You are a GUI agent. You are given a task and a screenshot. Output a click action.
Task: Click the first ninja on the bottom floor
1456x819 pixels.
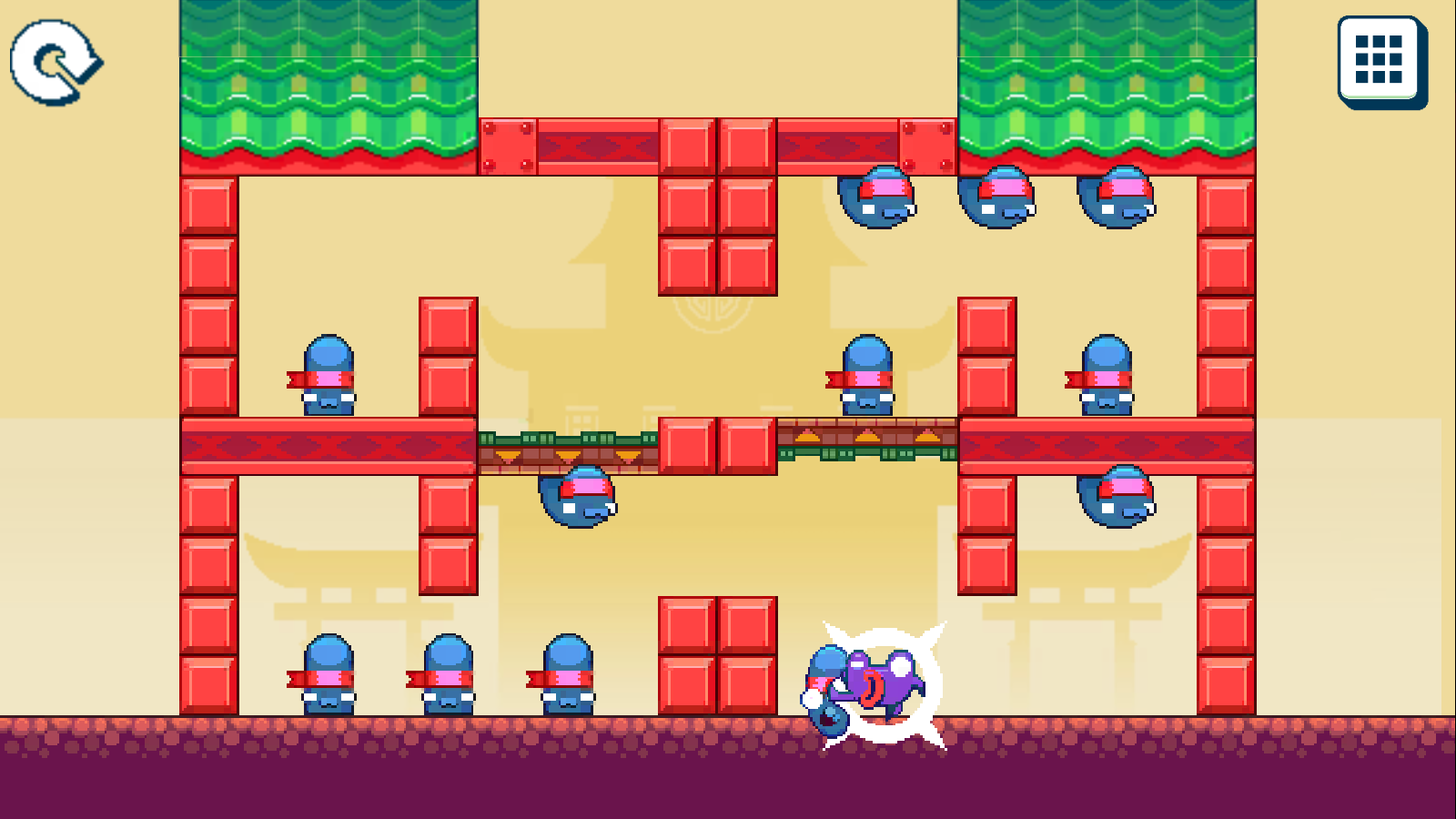click(328, 678)
